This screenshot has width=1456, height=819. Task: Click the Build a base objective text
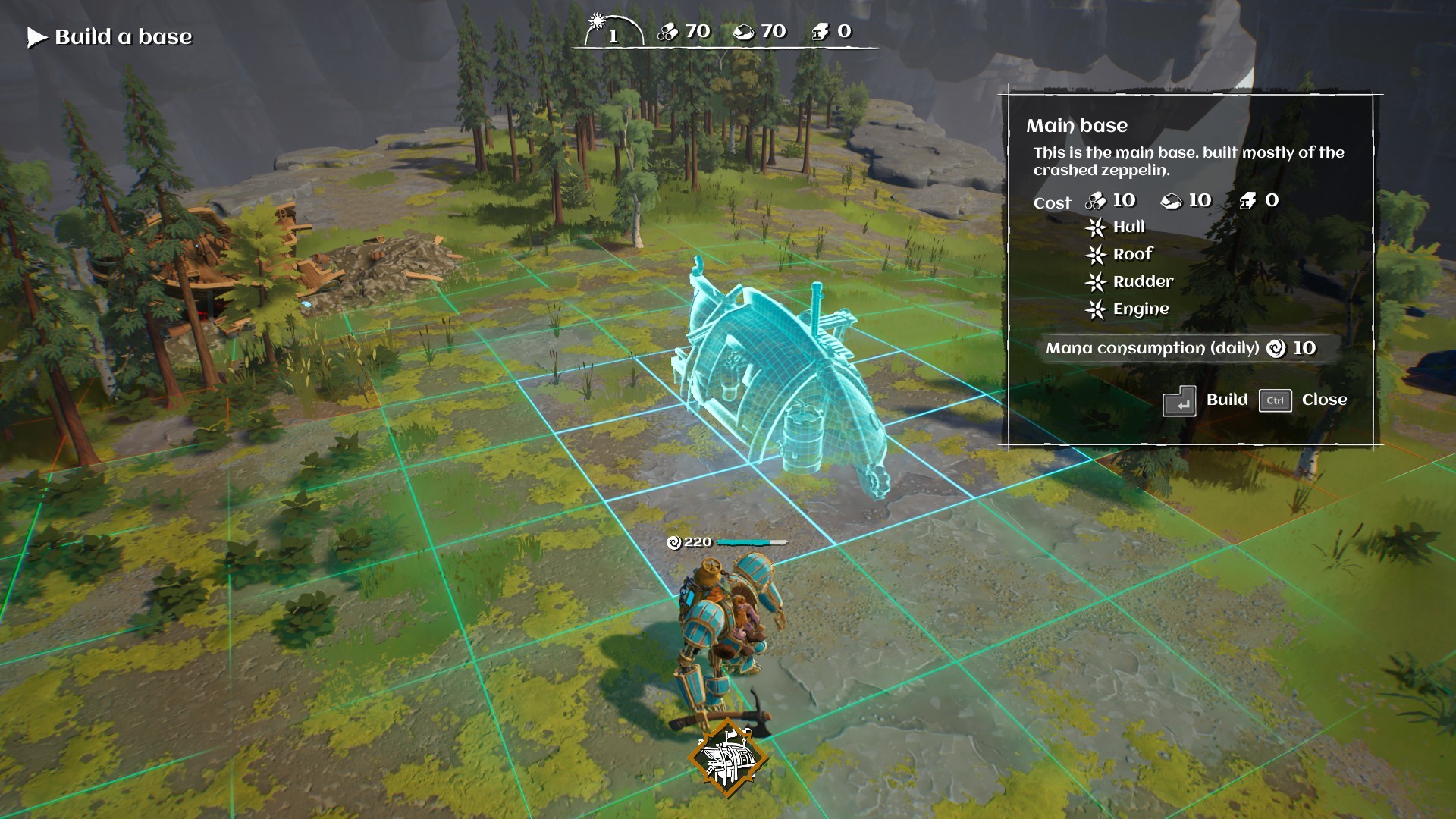point(124,36)
